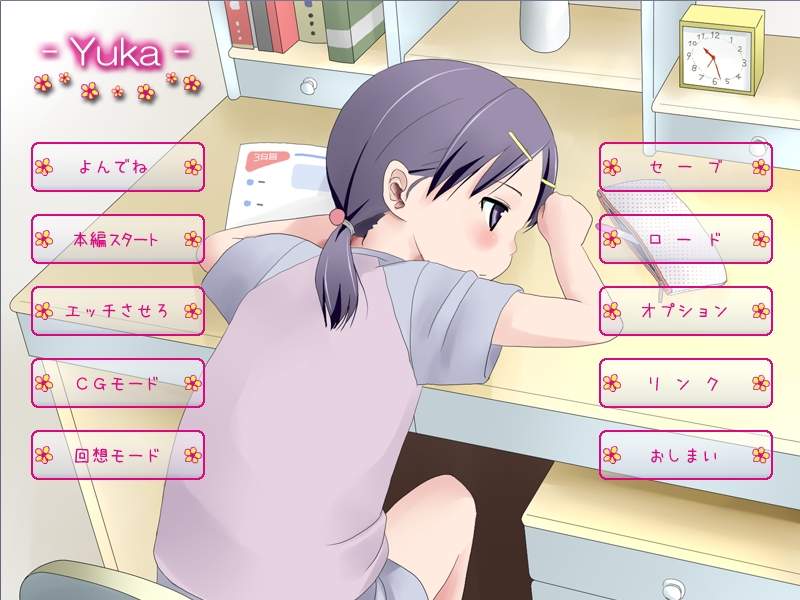Open the オプション settings menu
Viewport: 800px width, 600px height.
pos(685,311)
